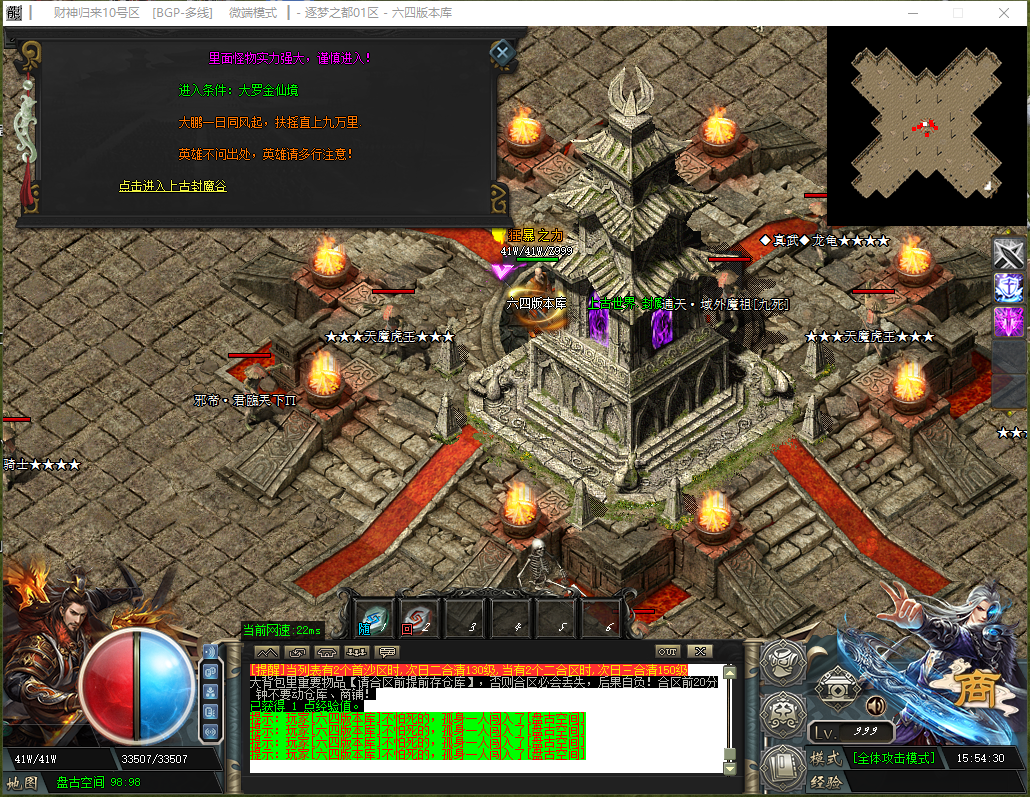Select the crossed swords skill icon

[1008, 252]
